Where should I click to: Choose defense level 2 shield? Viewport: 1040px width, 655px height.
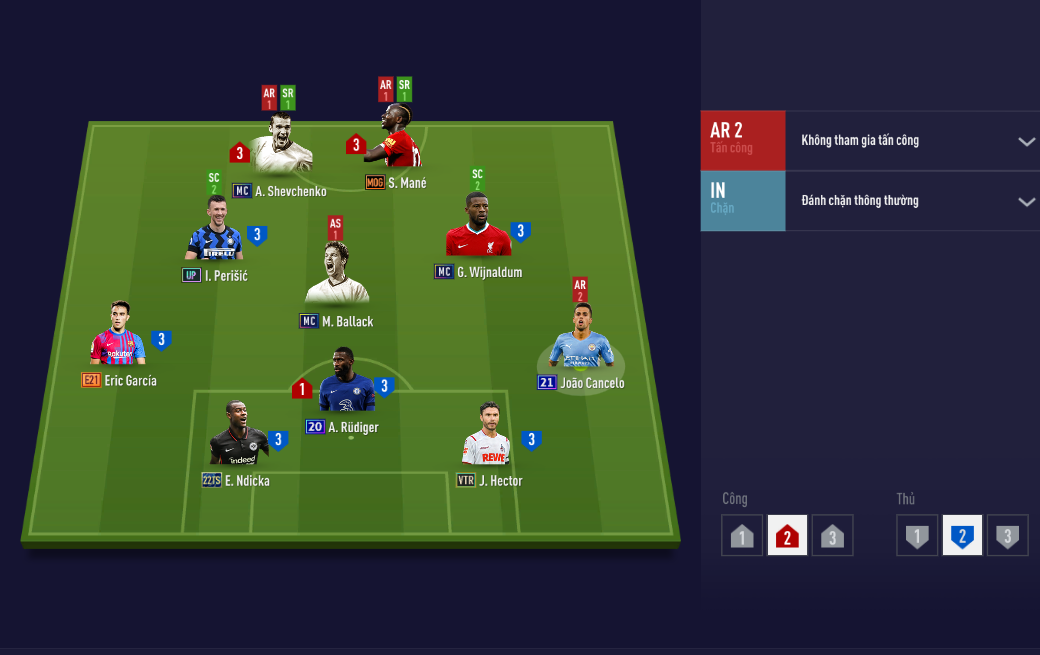click(962, 536)
